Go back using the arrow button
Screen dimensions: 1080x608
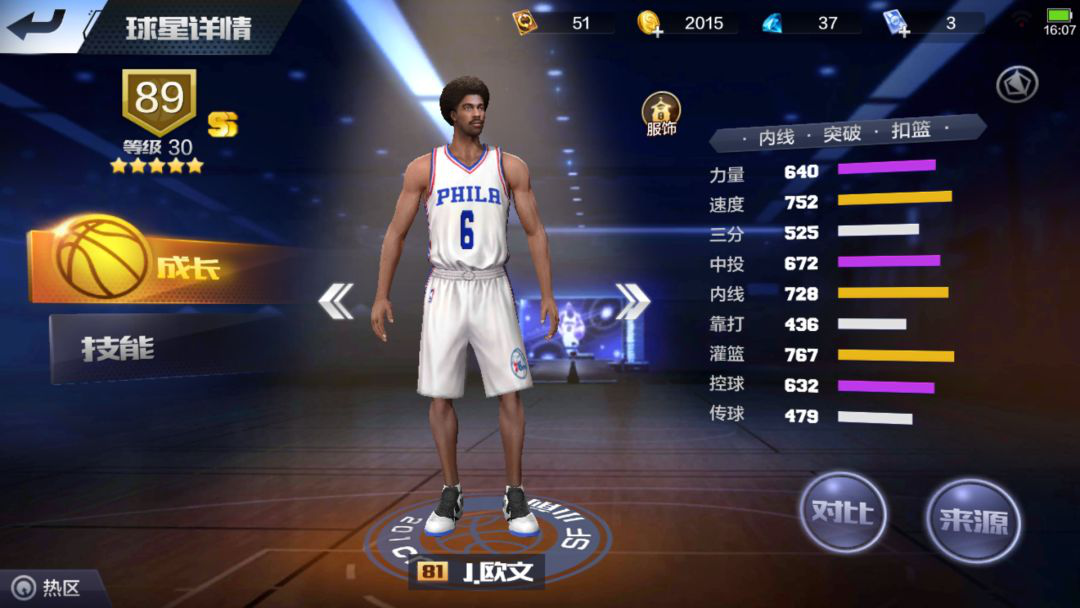click(36, 24)
